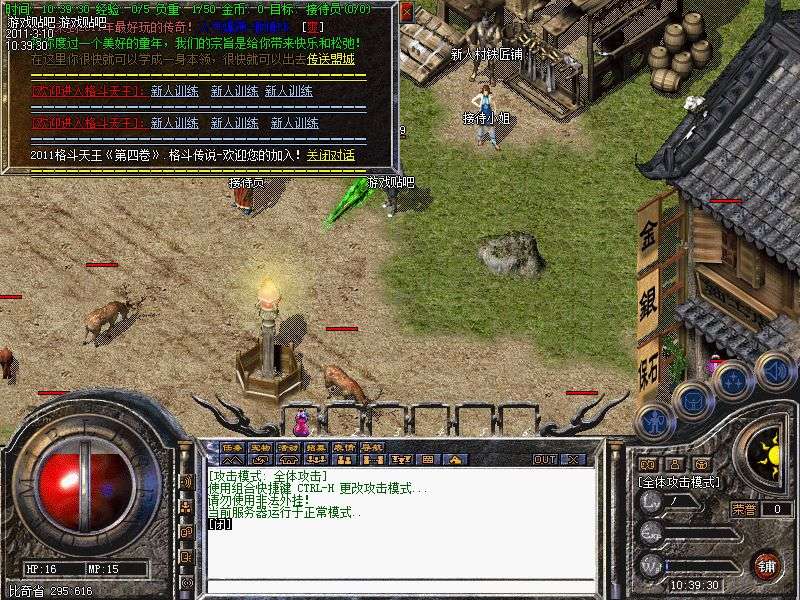Open the red 铺 shop button

(x=766, y=564)
